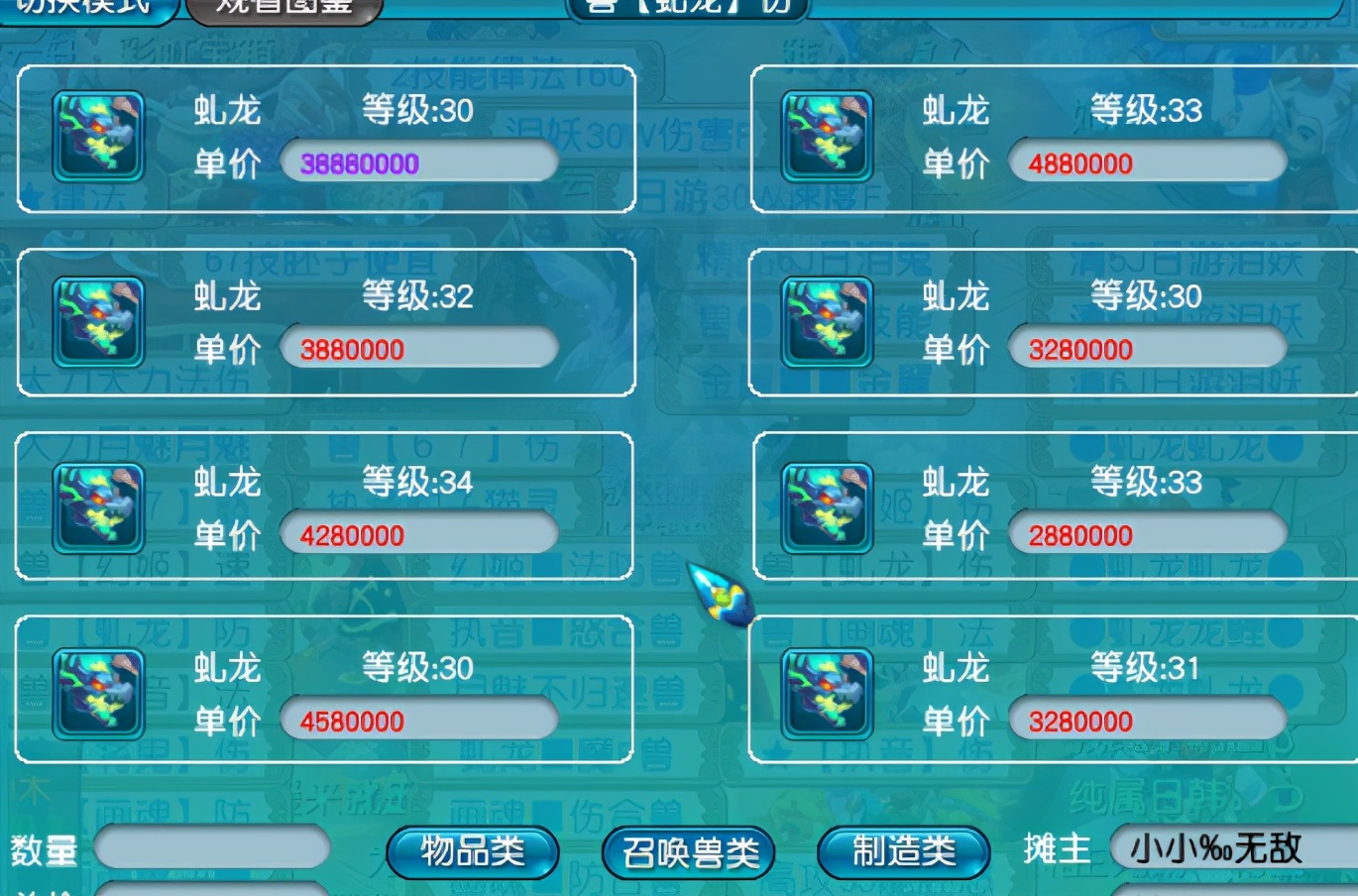Select the level 33 虬龙 icon priced 2880000
The width and height of the screenshot is (1358, 896).
pyautogui.click(x=826, y=508)
